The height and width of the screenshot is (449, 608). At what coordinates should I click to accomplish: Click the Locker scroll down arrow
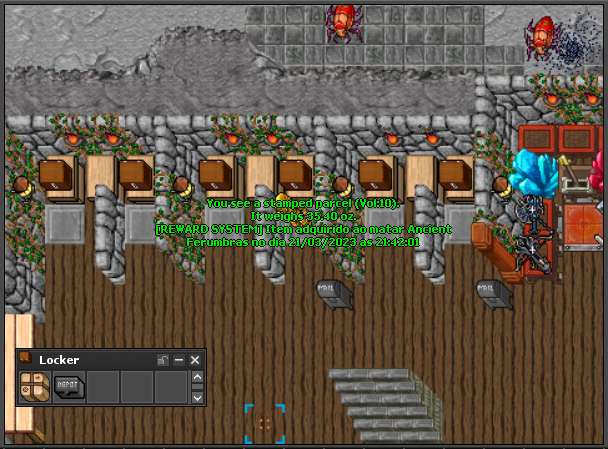[x=197, y=397]
